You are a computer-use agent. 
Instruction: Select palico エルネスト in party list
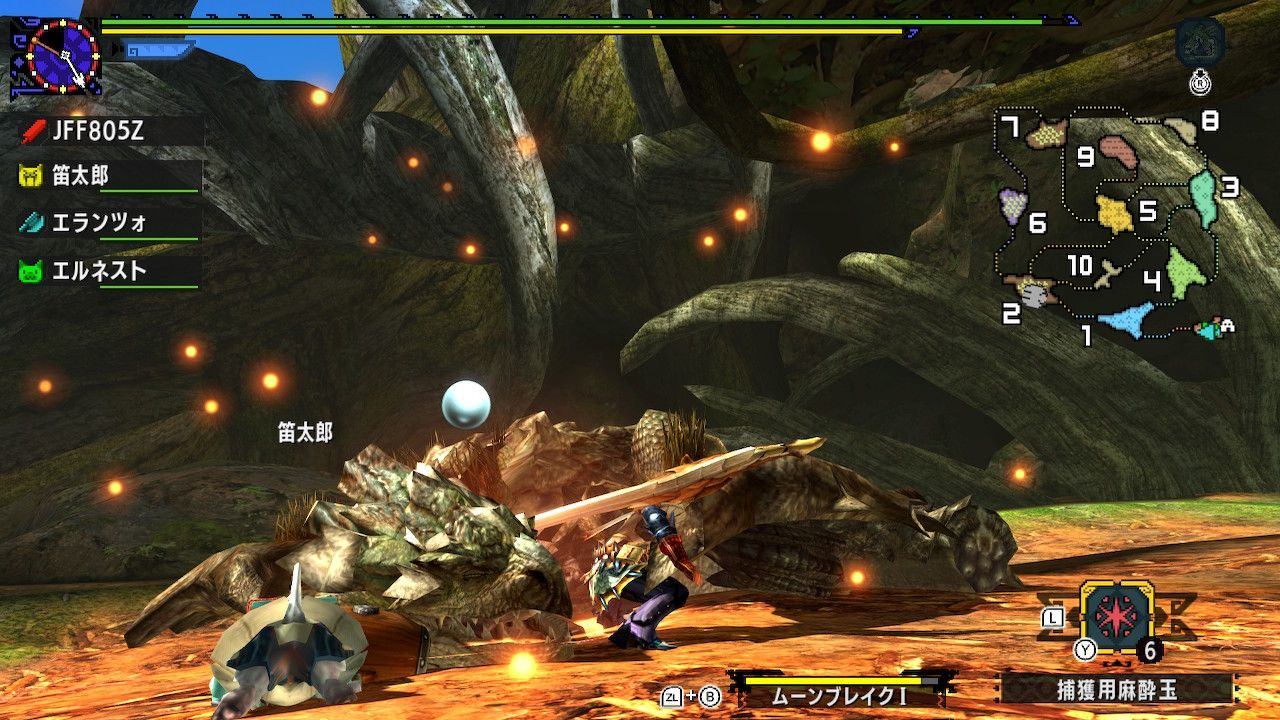click(98, 271)
